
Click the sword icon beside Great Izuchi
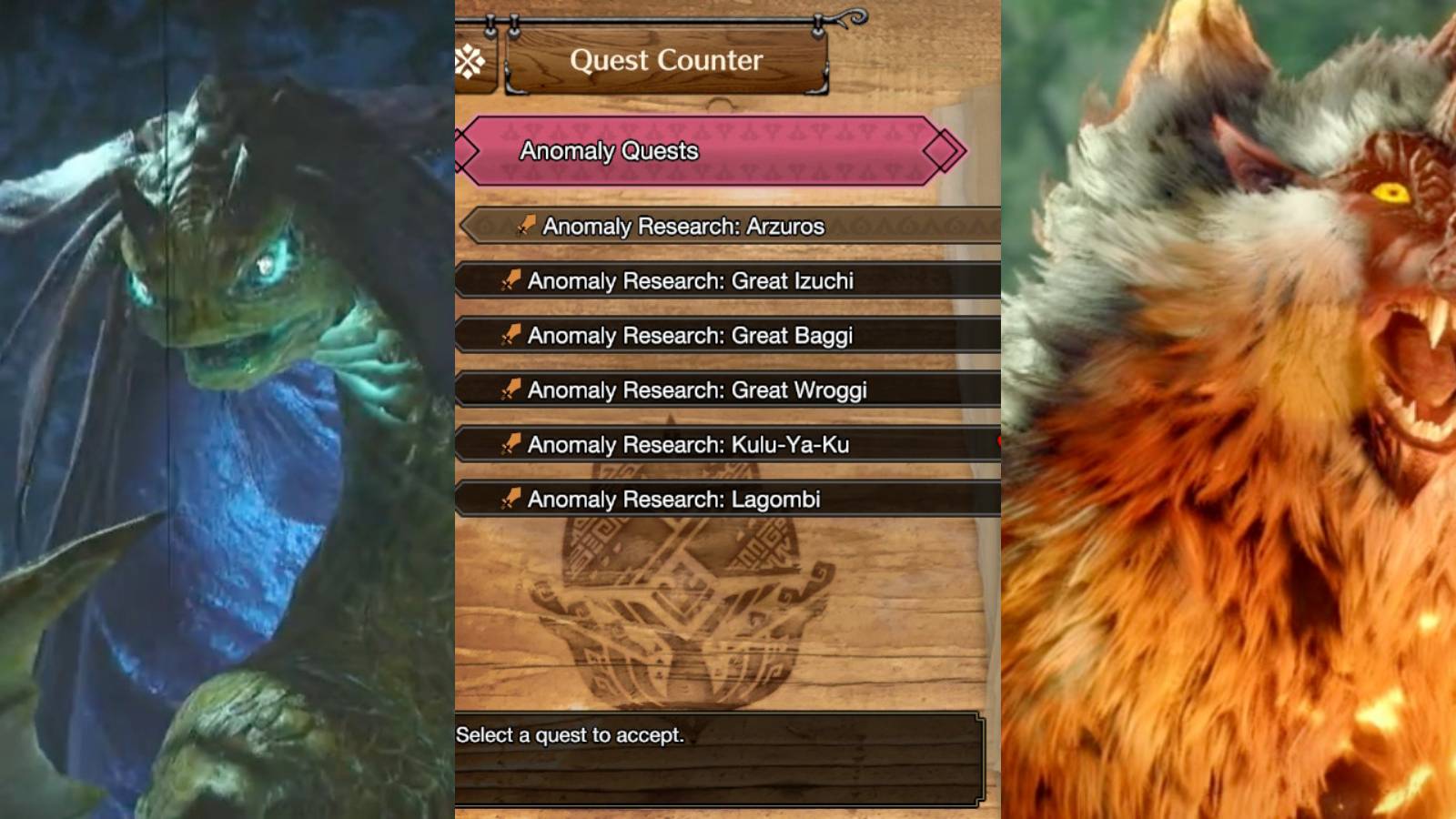[x=511, y=281]
